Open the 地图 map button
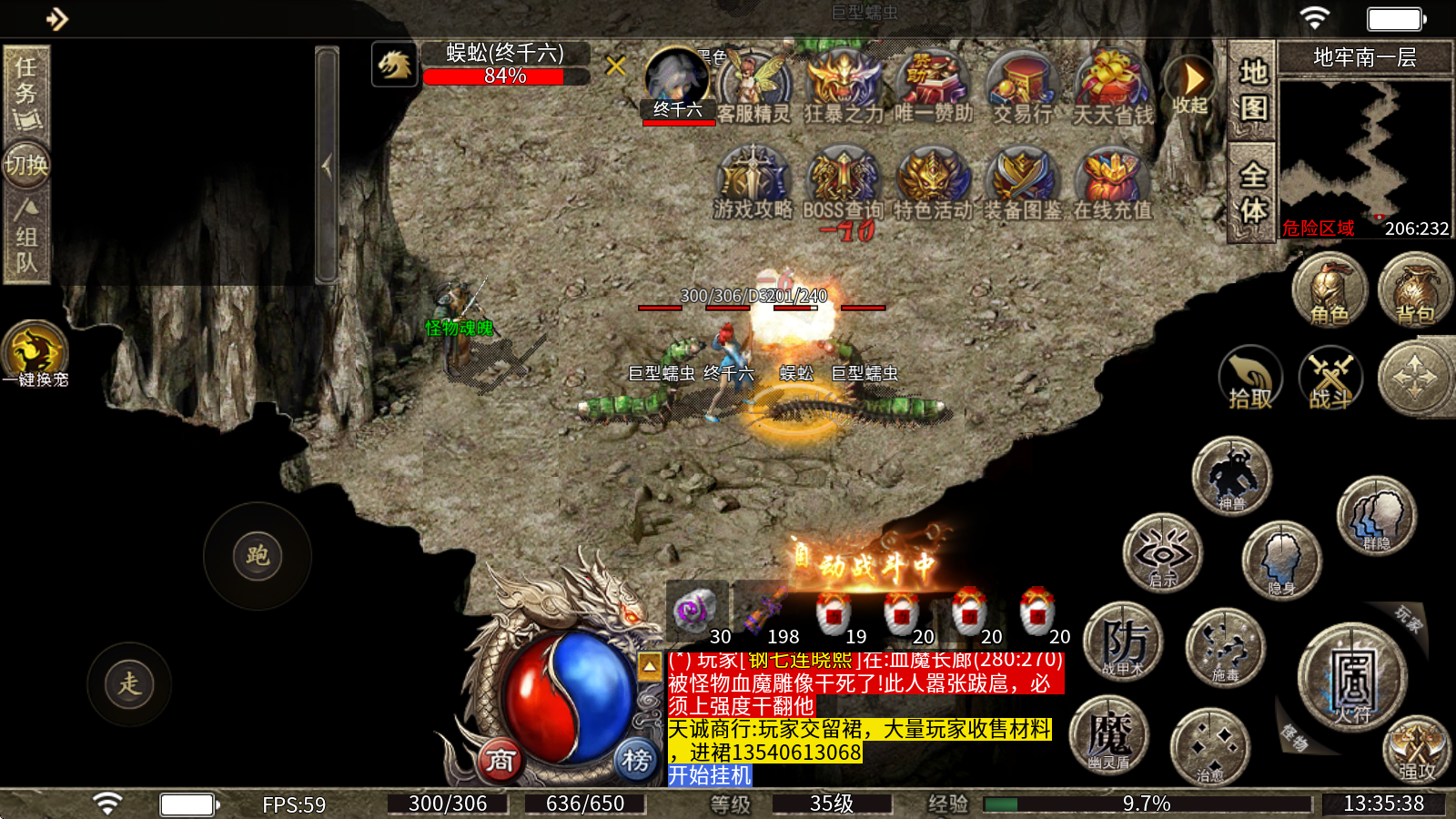Screen dimensions: 1456x819 tap(1253, 89)
